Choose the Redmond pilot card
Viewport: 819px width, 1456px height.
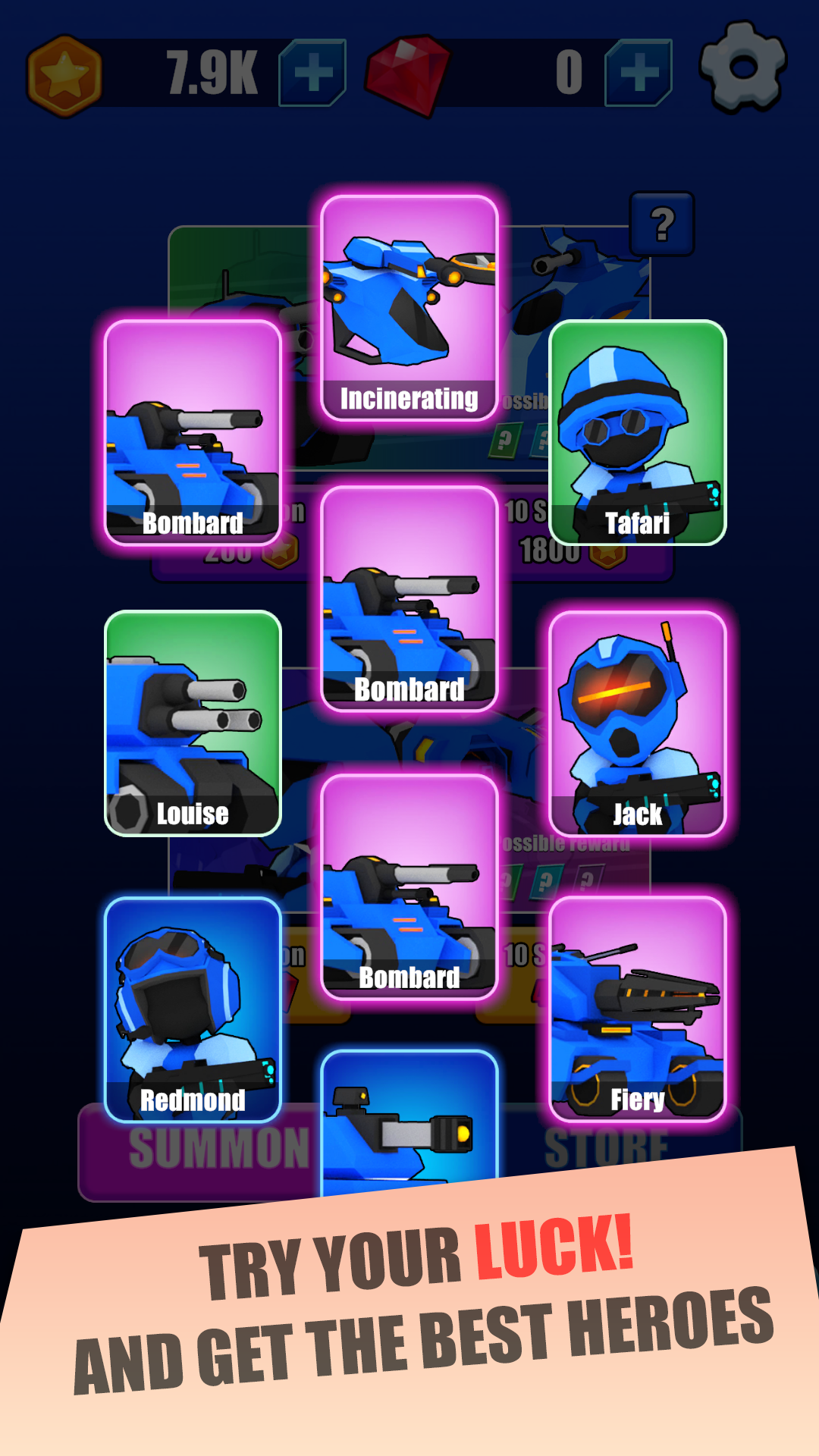(x=193, y=1009)
